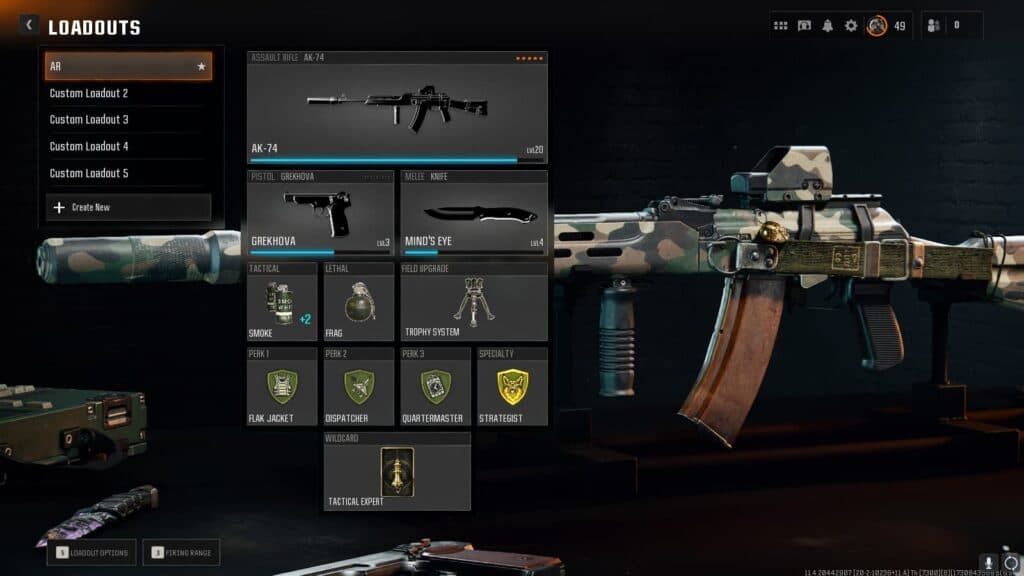Screen dimensions: 1024x576
Task: Choose the Quartermaster perk slot
Action: 435,387
